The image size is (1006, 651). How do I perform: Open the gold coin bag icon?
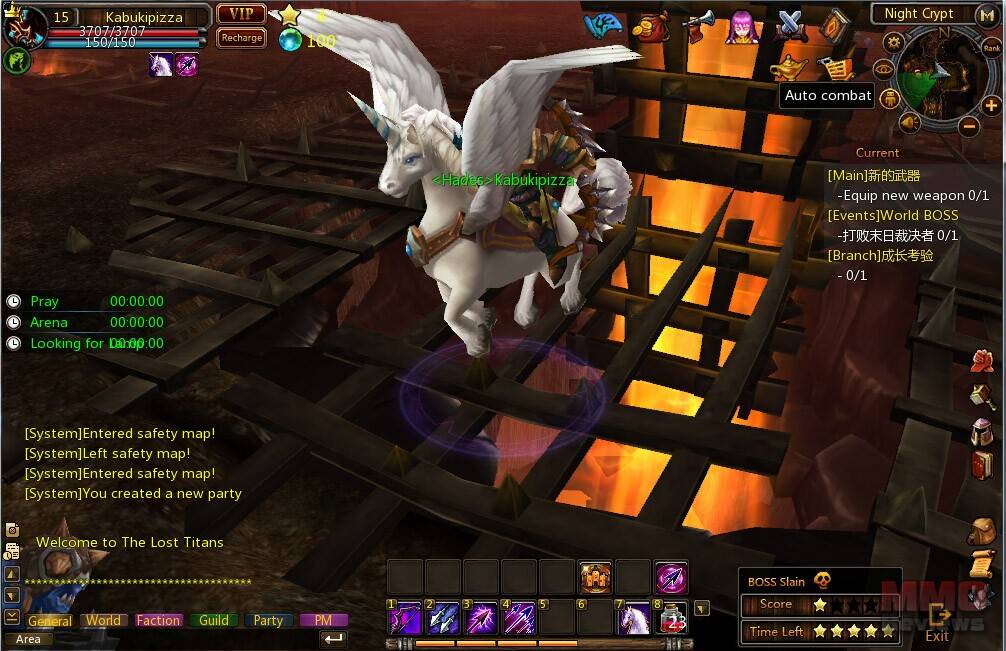653,26
